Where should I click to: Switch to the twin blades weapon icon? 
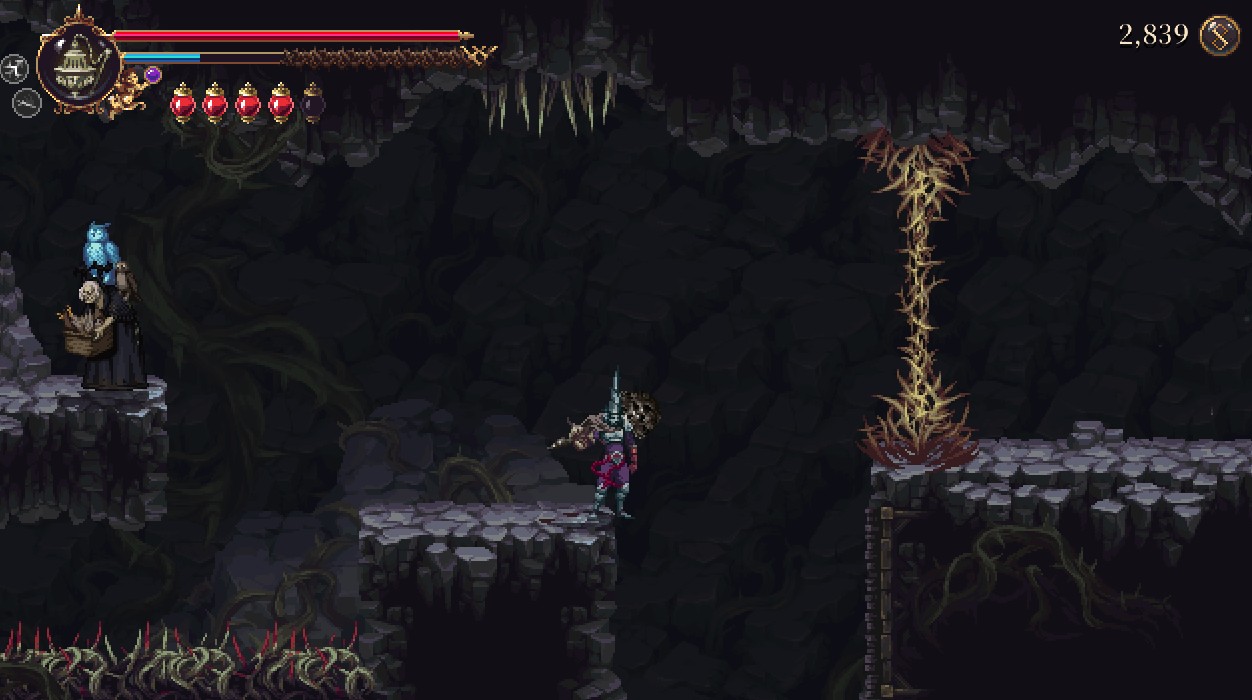pyautogui.click(x=14, y=68)
